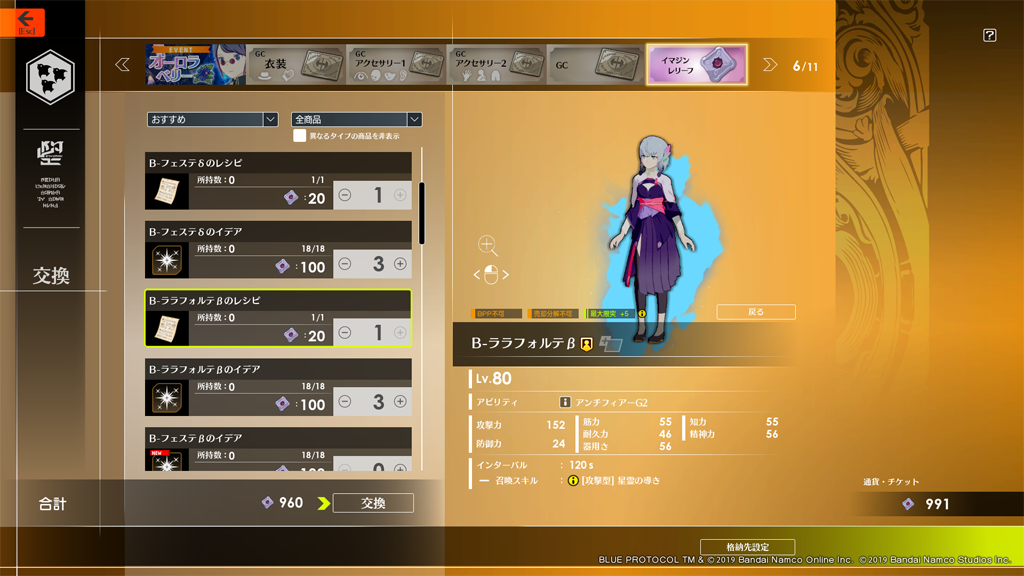Show the next shop tabs arrow
1024x576 pixels.
pyautogui.click(x=769, y=65)
